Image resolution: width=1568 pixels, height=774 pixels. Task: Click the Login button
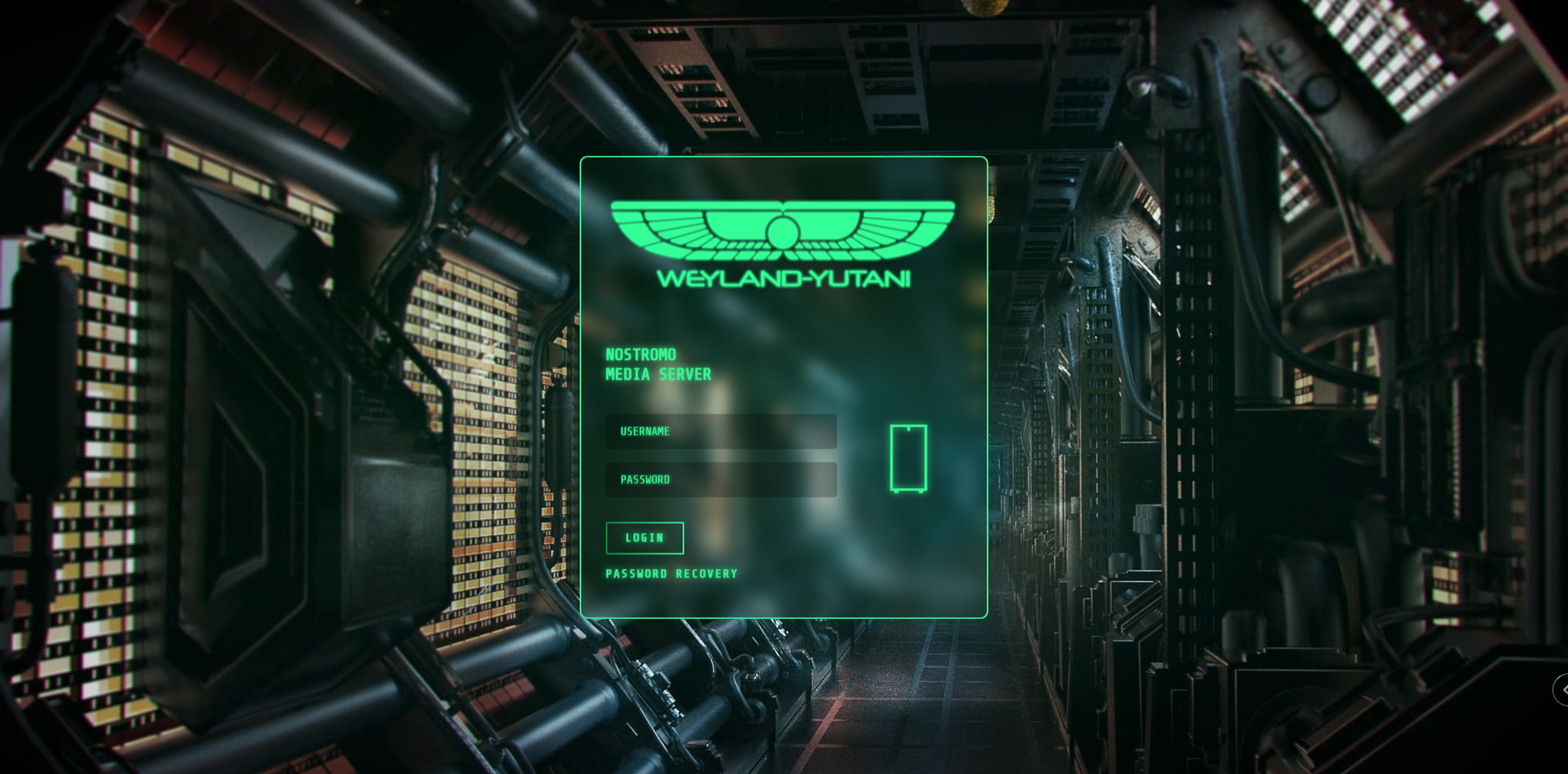[644, 538]
